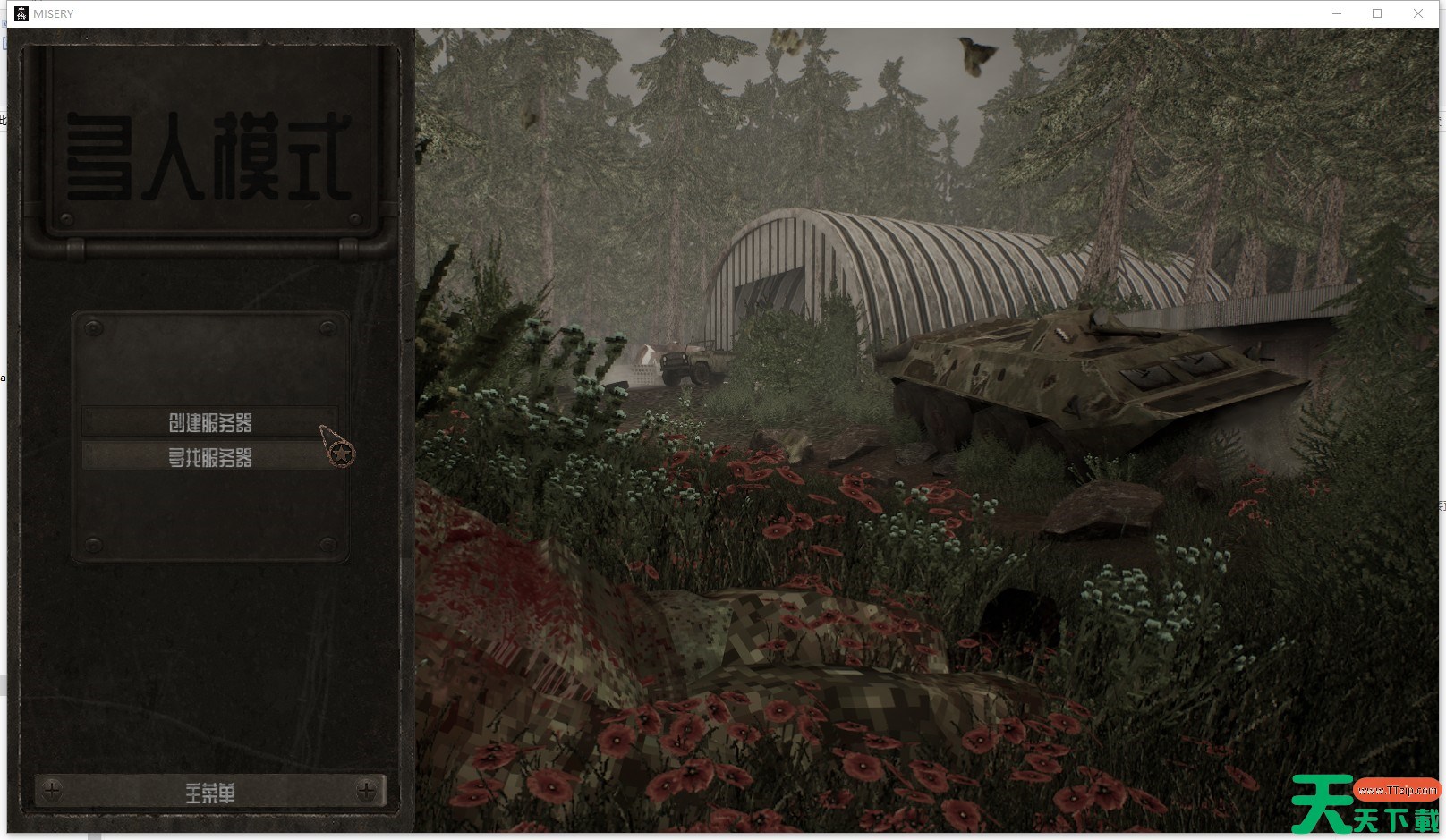Choose 寻找服务器 (Find Server) entry

pos(210,457)
